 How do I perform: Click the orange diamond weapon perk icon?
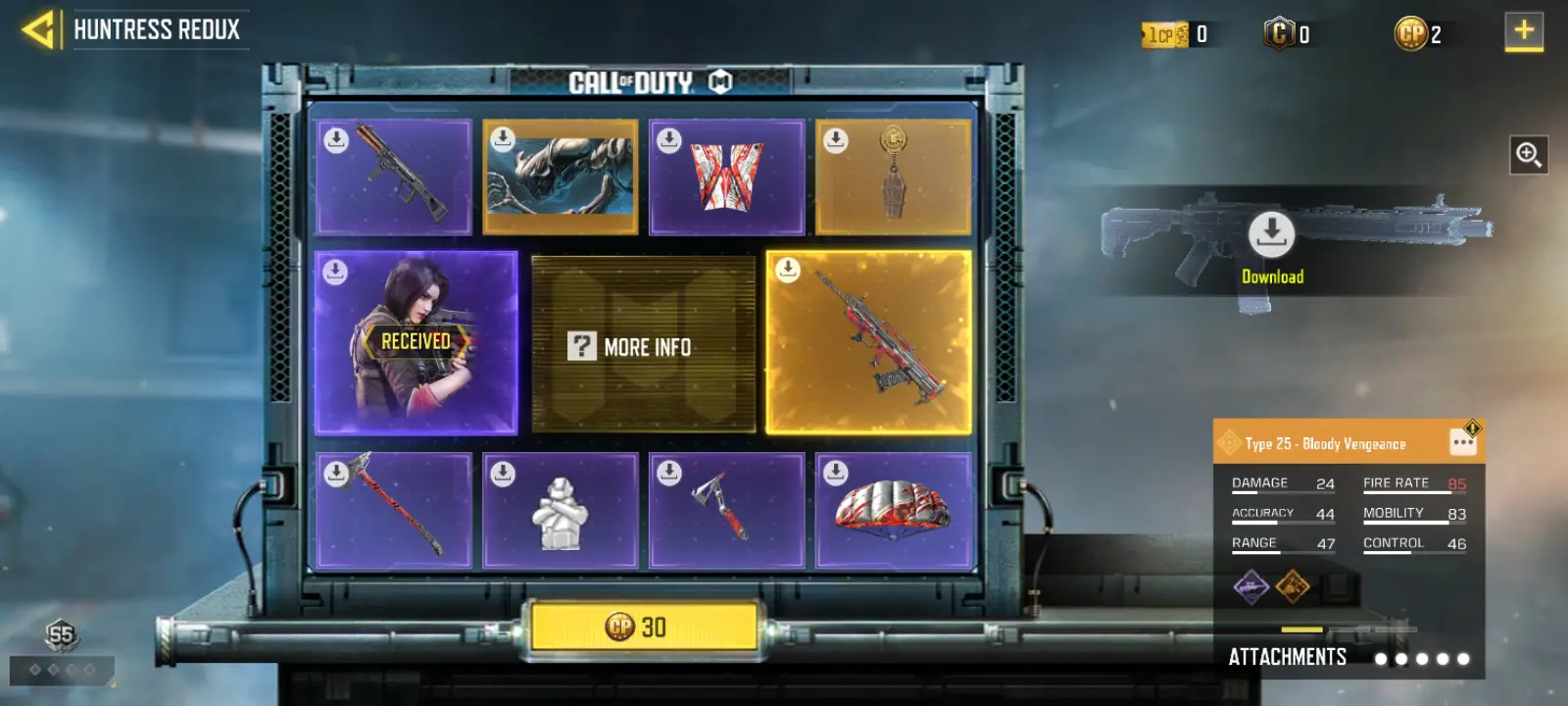[1293, 587]
